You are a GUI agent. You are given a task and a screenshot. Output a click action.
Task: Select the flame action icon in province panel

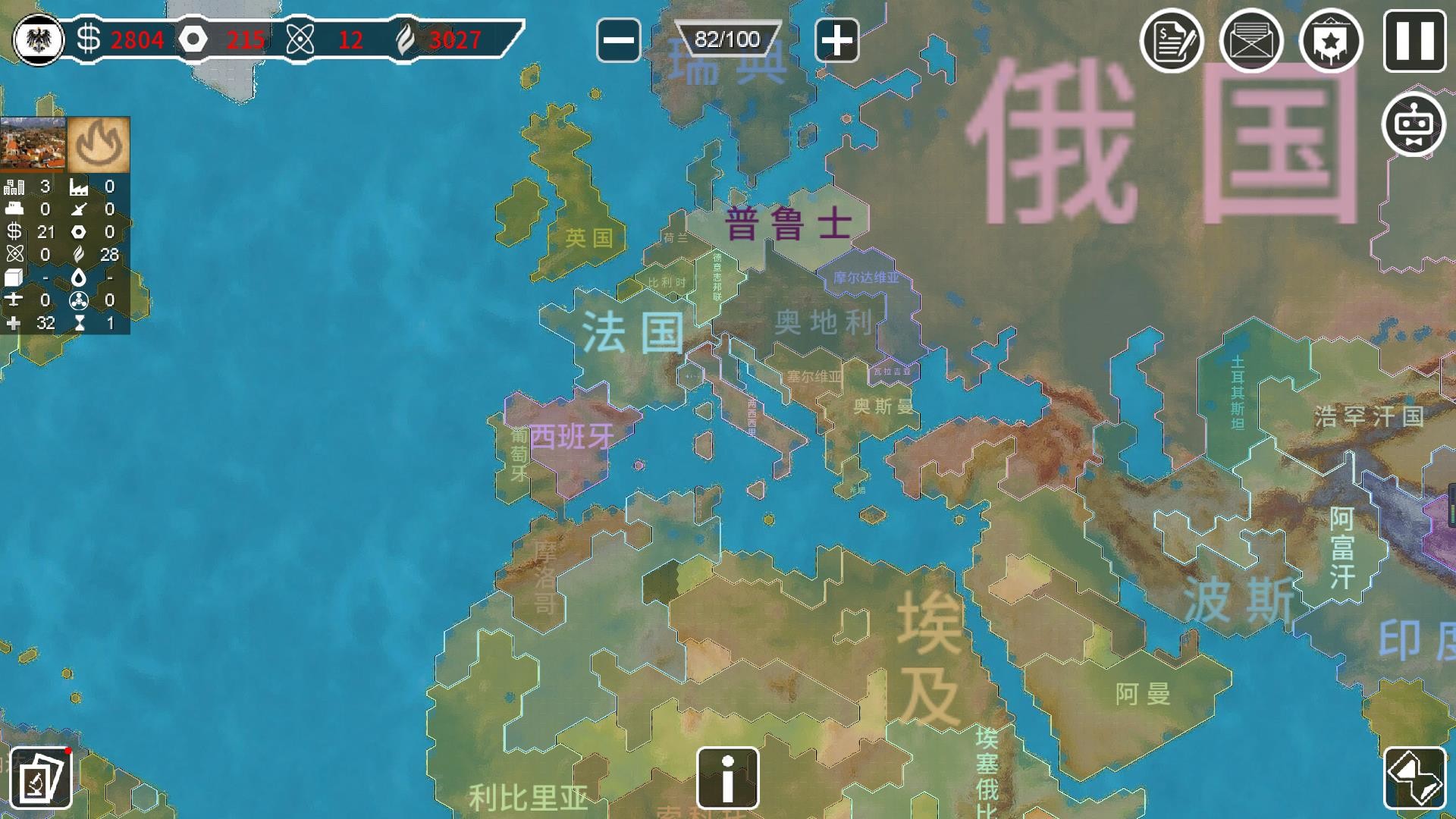click(99, 144)
